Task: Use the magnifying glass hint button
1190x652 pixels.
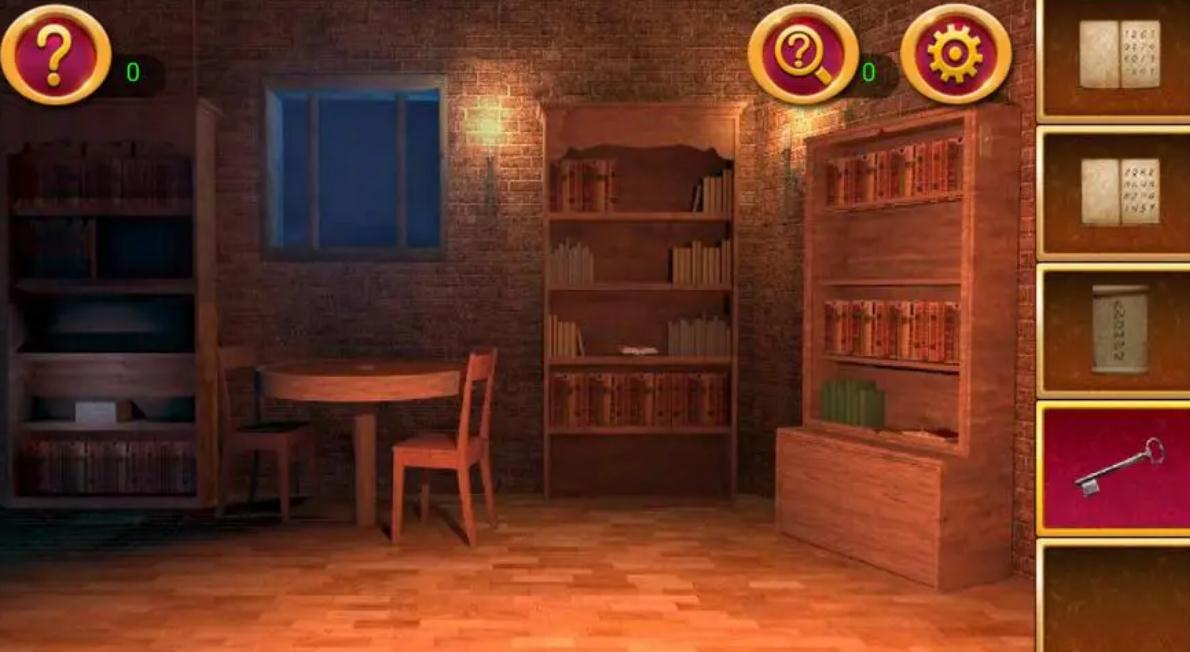Action: [x=803, y=54]
